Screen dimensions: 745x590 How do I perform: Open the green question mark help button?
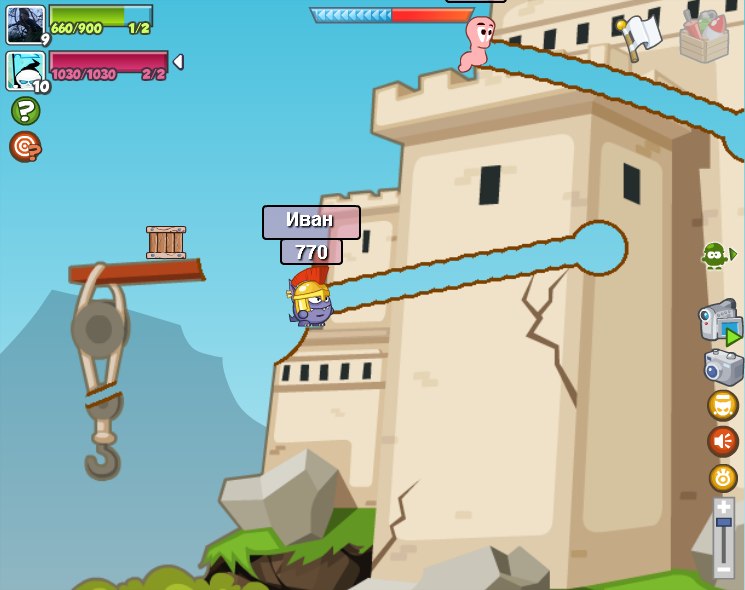[25, 111]
